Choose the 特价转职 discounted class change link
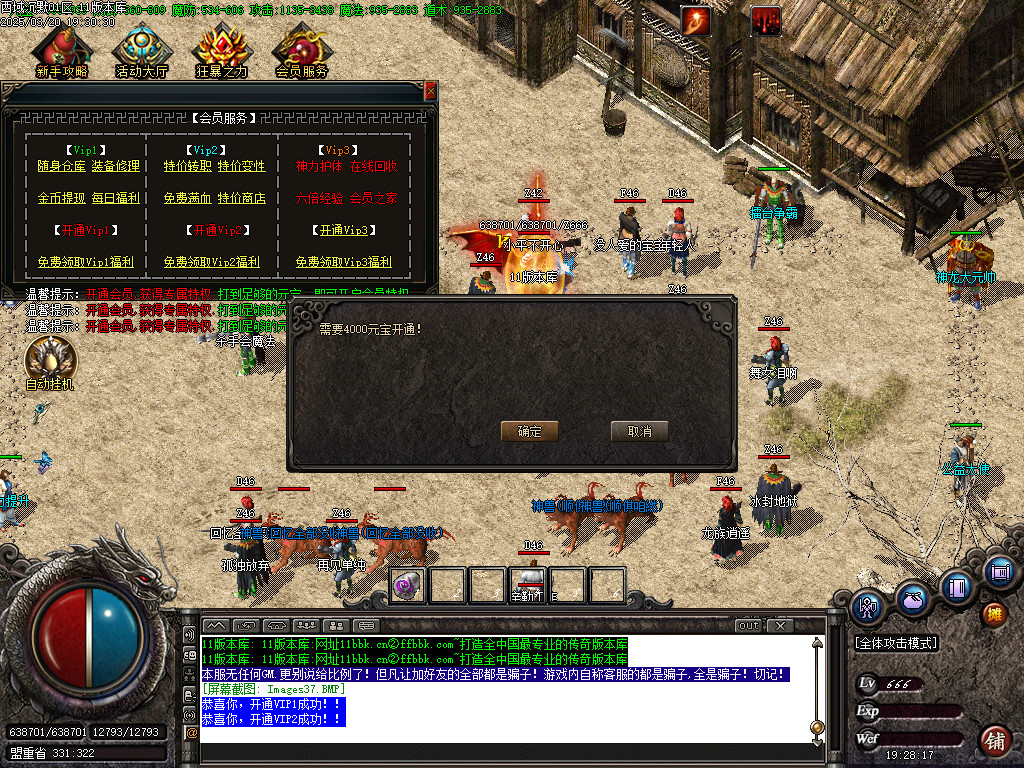The image size is (1024, 768). [x=187, y=166]
